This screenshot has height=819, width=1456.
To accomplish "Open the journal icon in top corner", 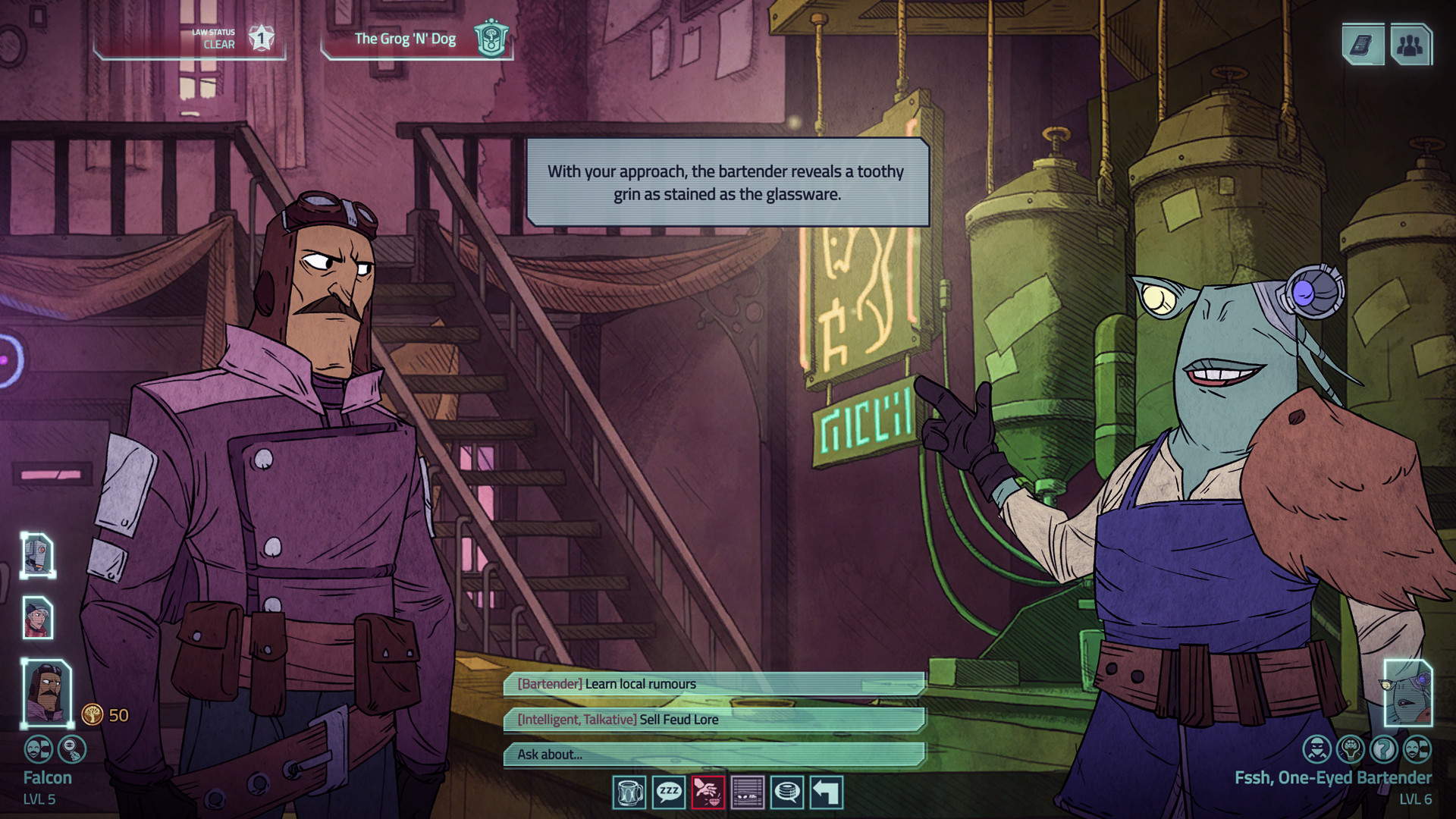I will coord(1363,45).
